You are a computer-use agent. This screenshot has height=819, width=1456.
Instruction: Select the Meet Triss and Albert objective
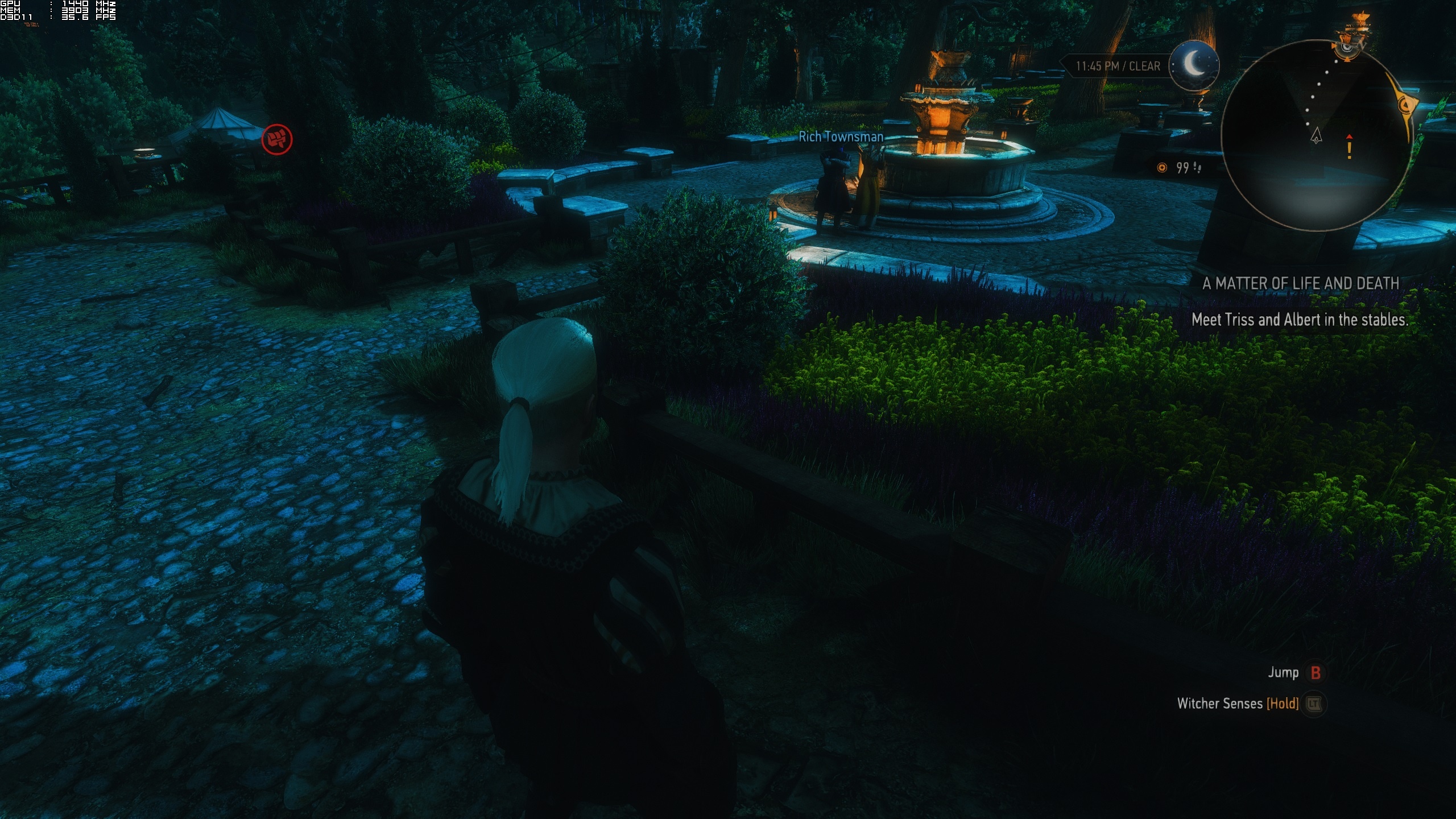pos(1299,320)
